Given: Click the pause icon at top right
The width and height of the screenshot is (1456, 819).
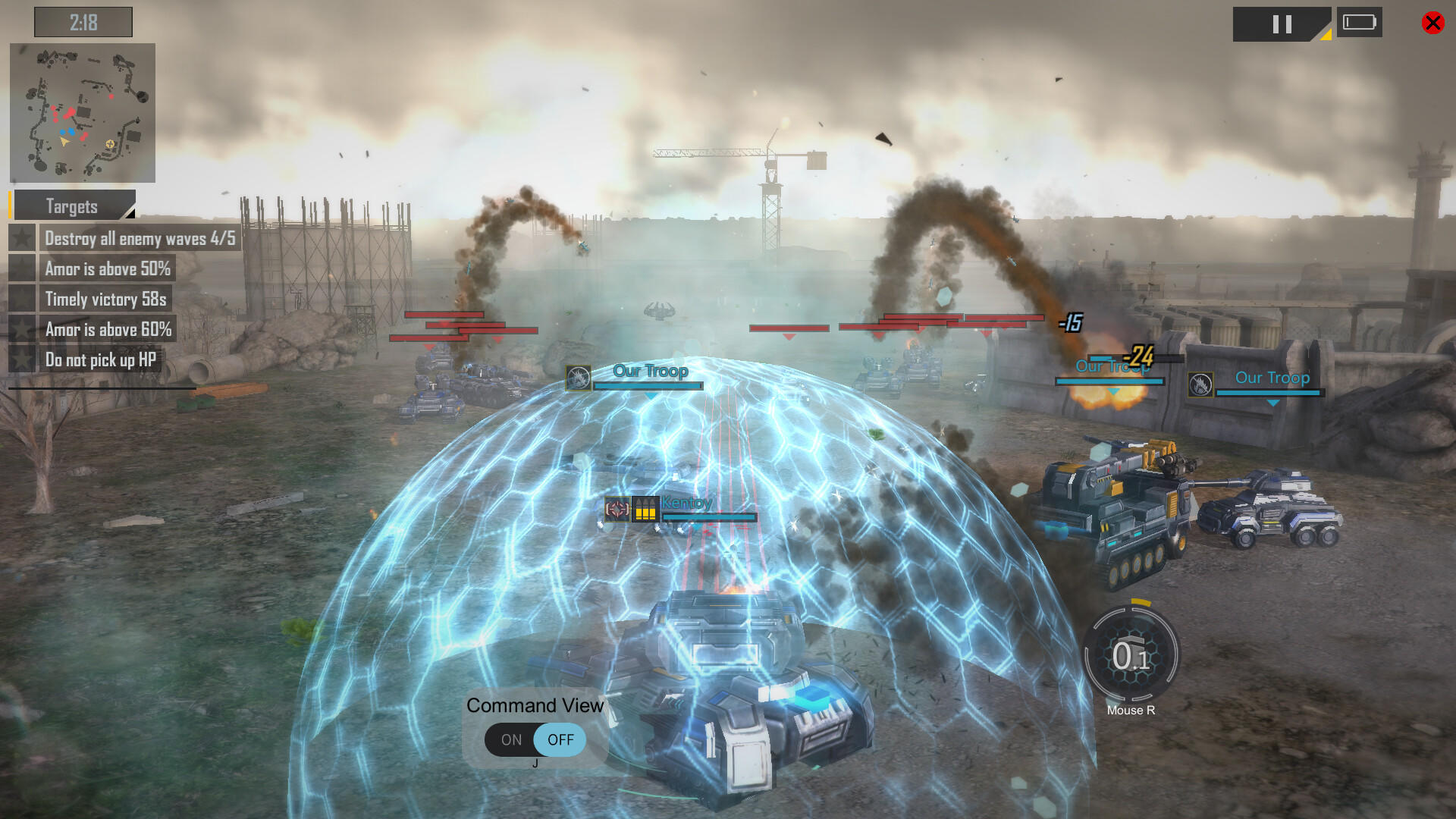Looking at the screenshot, I should [x=1282, y=24].
